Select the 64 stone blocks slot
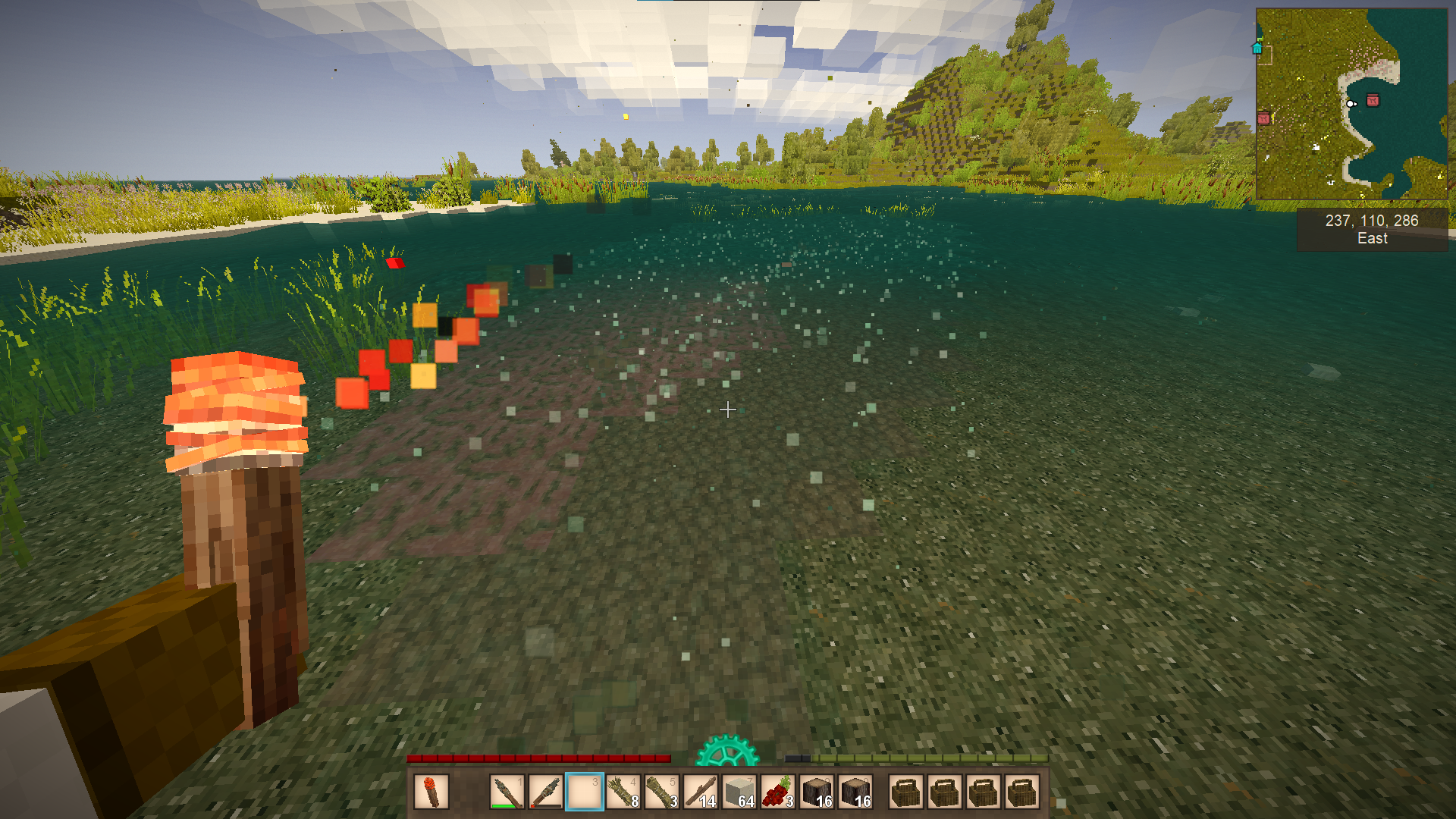The image size is (1456, 819). (739, 792)
